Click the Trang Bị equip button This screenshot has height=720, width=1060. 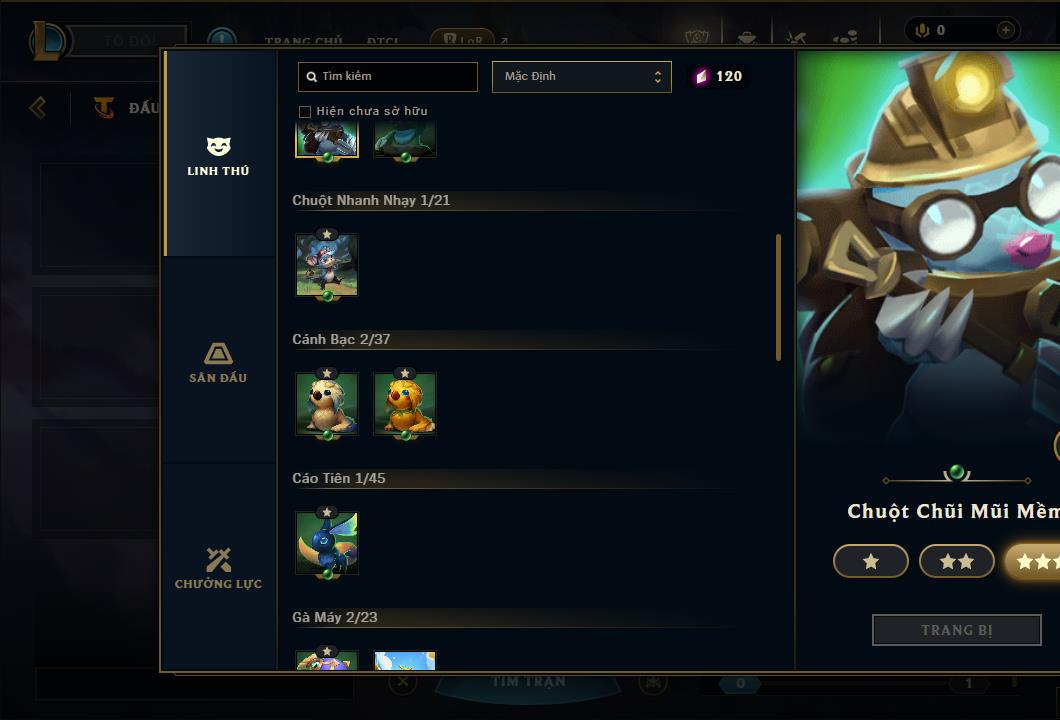click(956, 630)
